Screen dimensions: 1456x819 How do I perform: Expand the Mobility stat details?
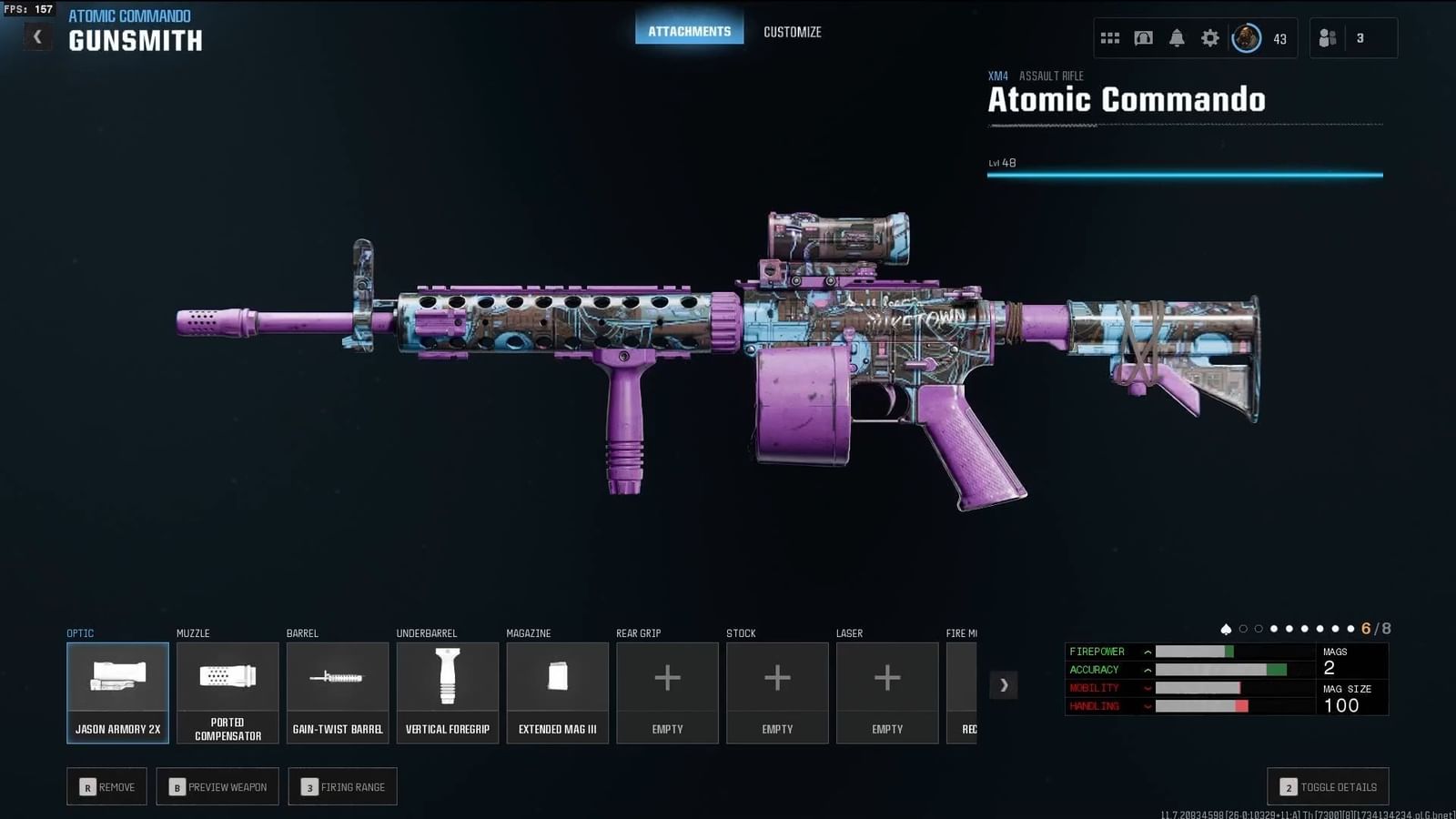tap(1148, 688)
